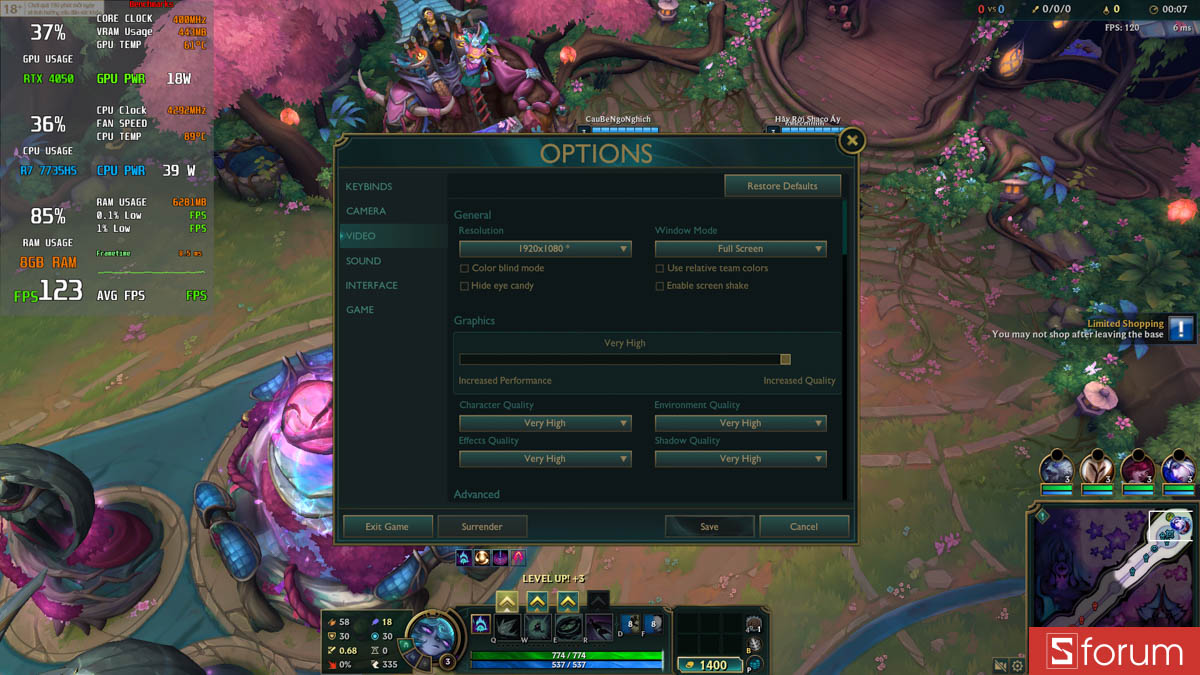Viewport: 1200px width, 675px height.
Task: Switch to the Camera settings section
Action: pos(366,211)
